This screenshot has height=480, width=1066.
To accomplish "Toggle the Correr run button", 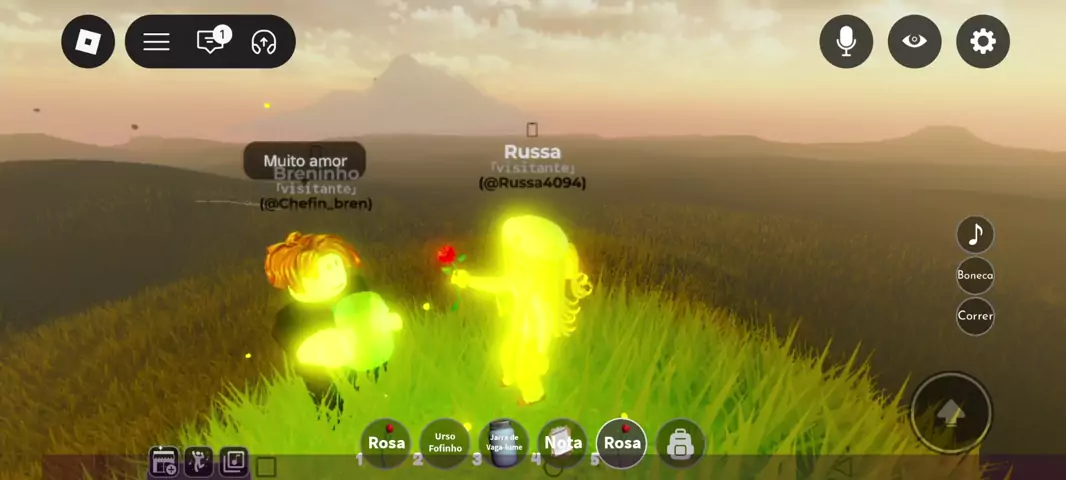I will (x=975, y=316).
